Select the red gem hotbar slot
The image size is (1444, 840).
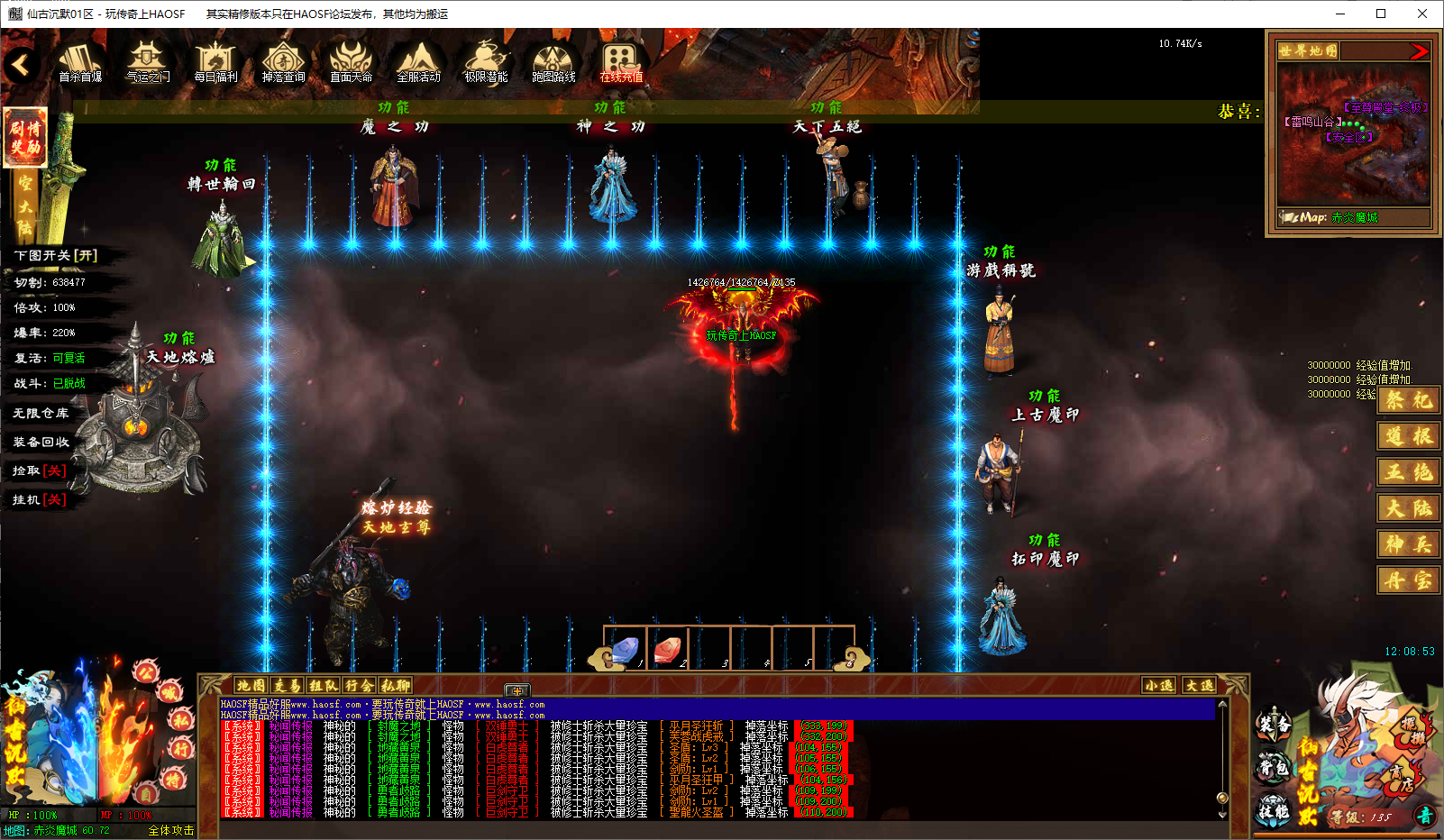click(668, 649)
